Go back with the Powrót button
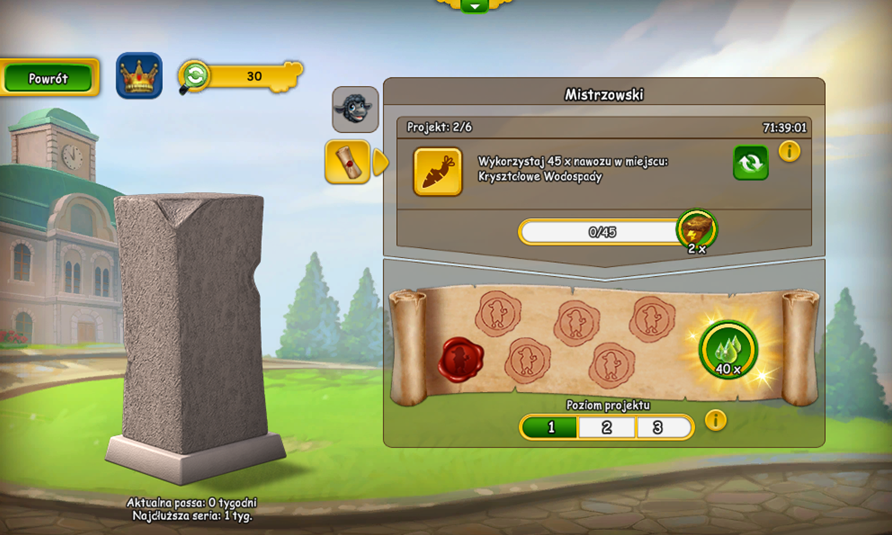 click(x=49, y=78)
